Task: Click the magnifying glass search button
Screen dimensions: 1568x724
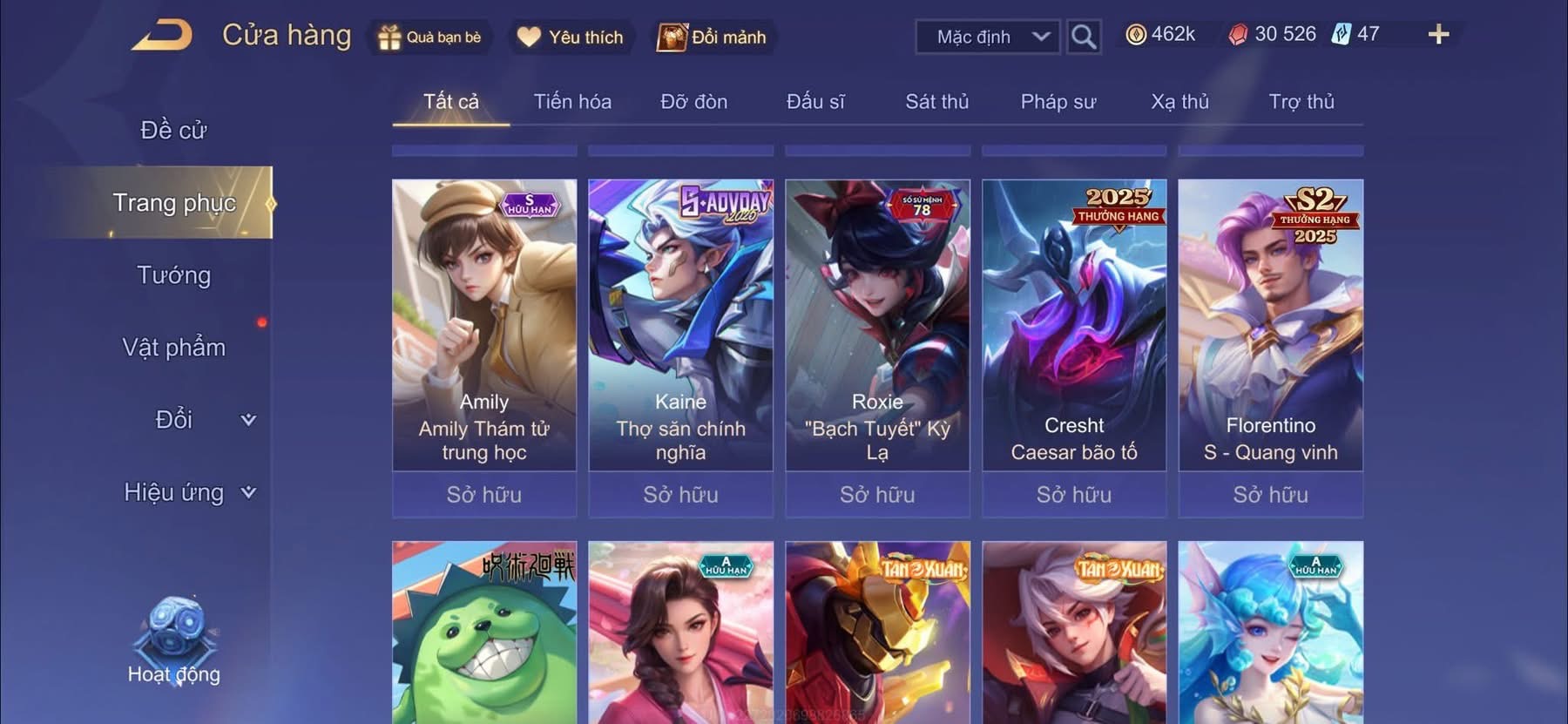Action: 1083,37
